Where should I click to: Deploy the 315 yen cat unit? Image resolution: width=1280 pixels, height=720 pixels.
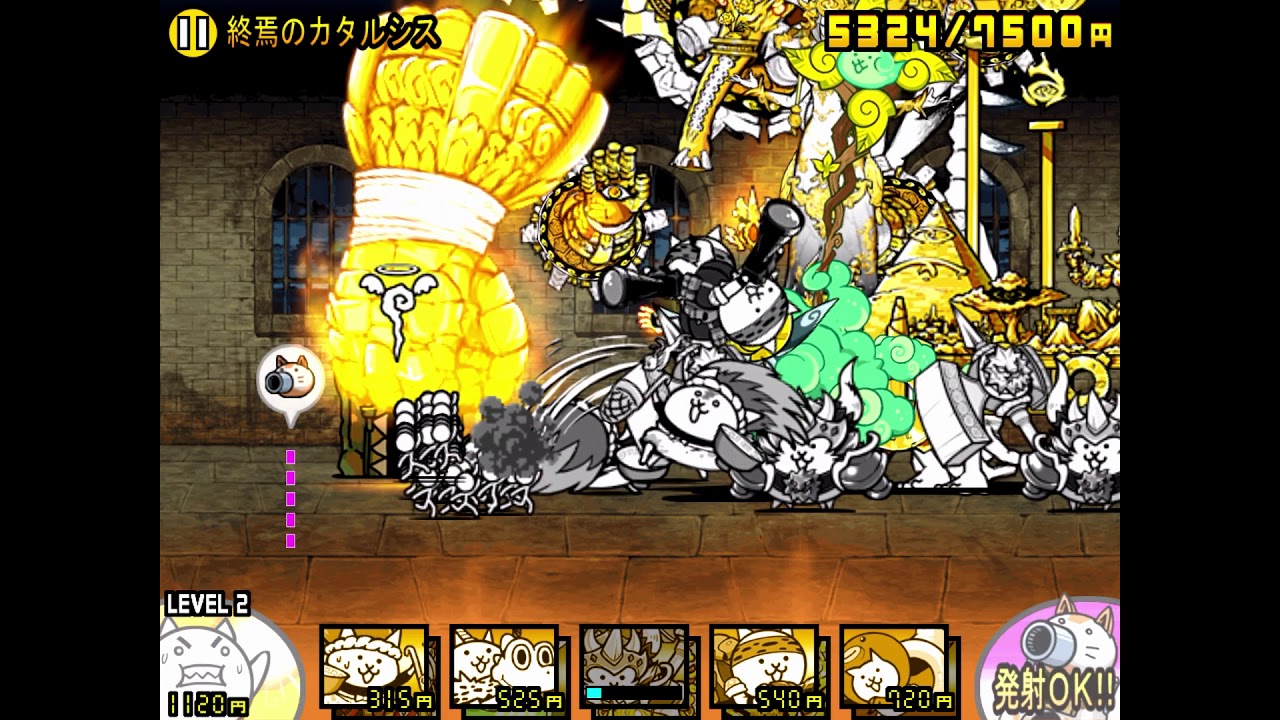(375, 667)
